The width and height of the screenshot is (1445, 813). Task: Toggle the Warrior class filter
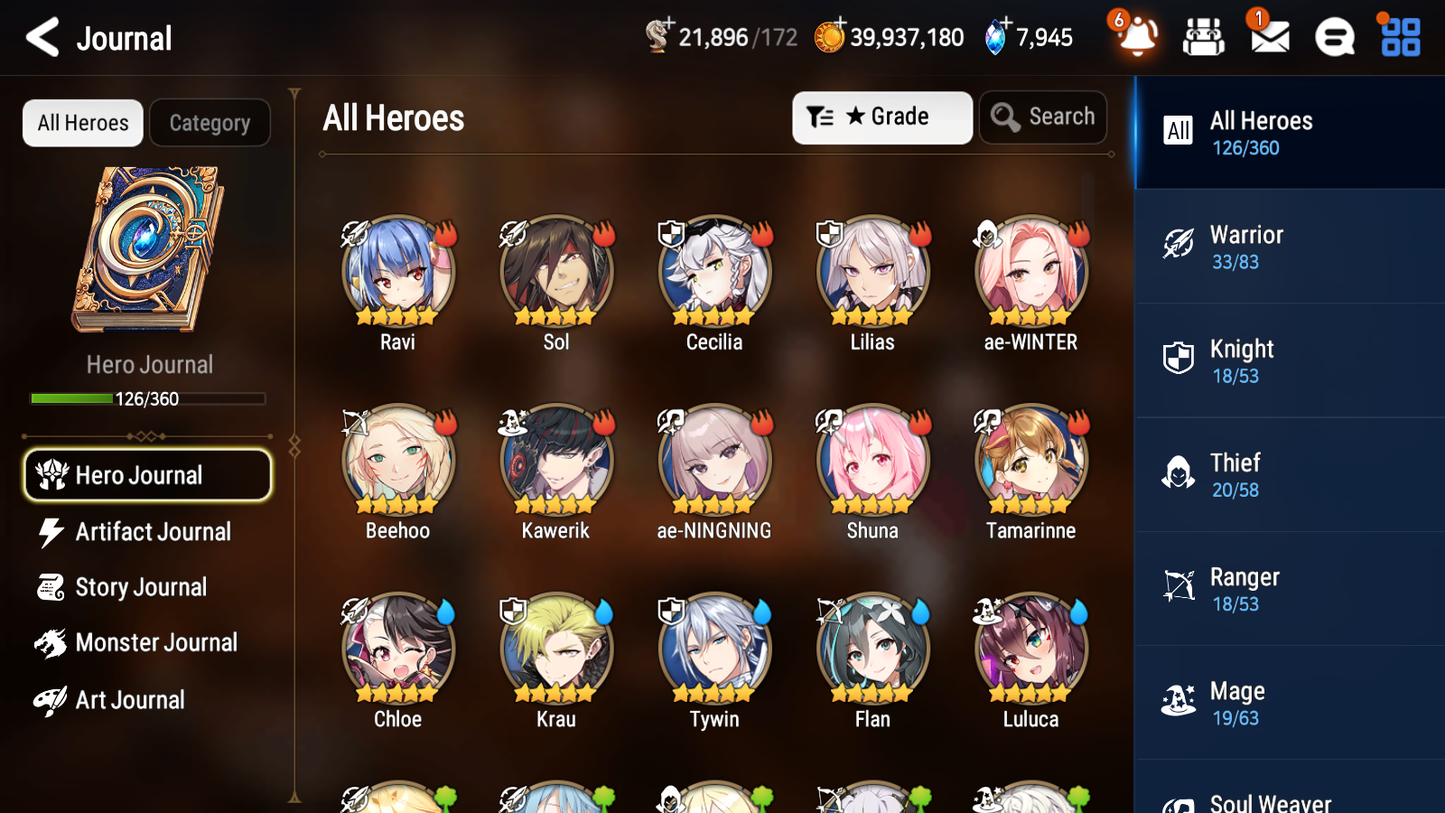[1289, 246]
